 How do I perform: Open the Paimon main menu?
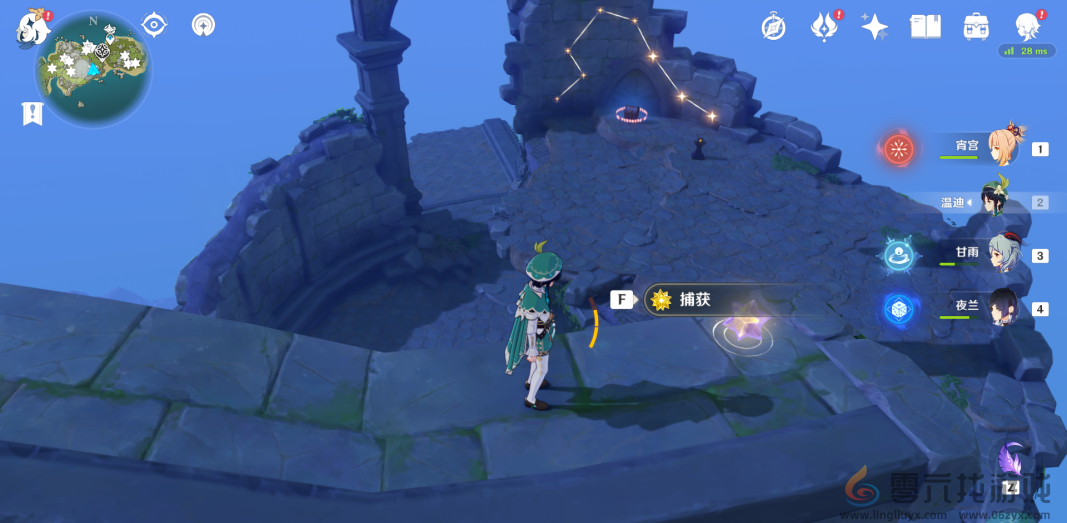(x=33, y=28)
